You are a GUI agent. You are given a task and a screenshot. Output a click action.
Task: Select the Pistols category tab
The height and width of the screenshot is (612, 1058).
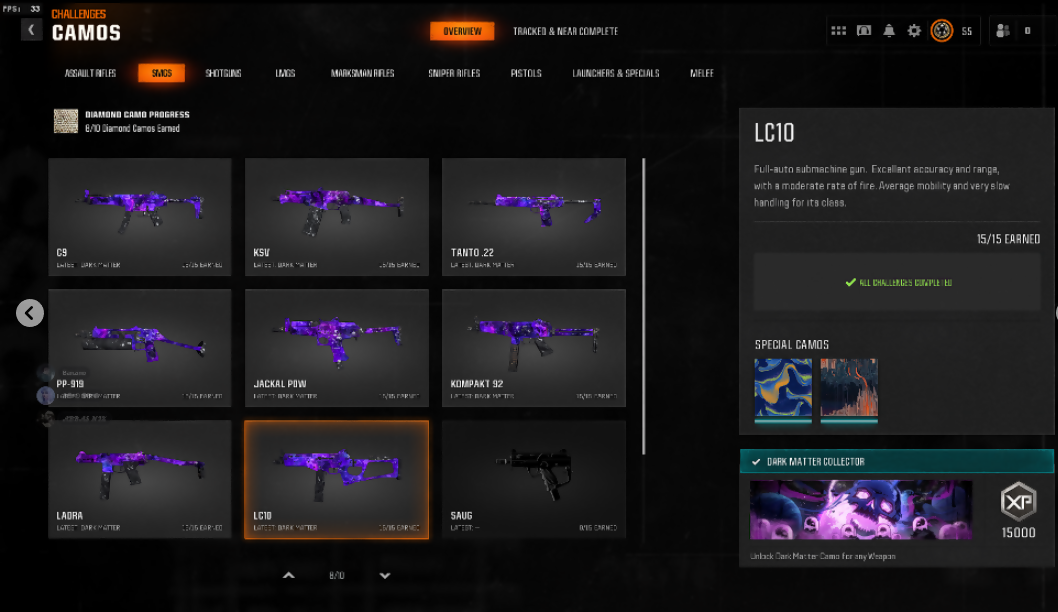(526, 73)
